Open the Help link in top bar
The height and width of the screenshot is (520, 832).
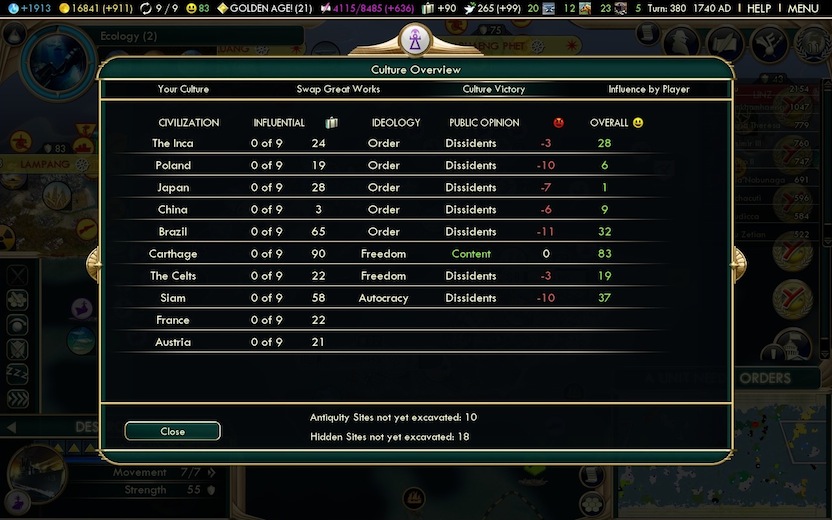pos(759,8)
